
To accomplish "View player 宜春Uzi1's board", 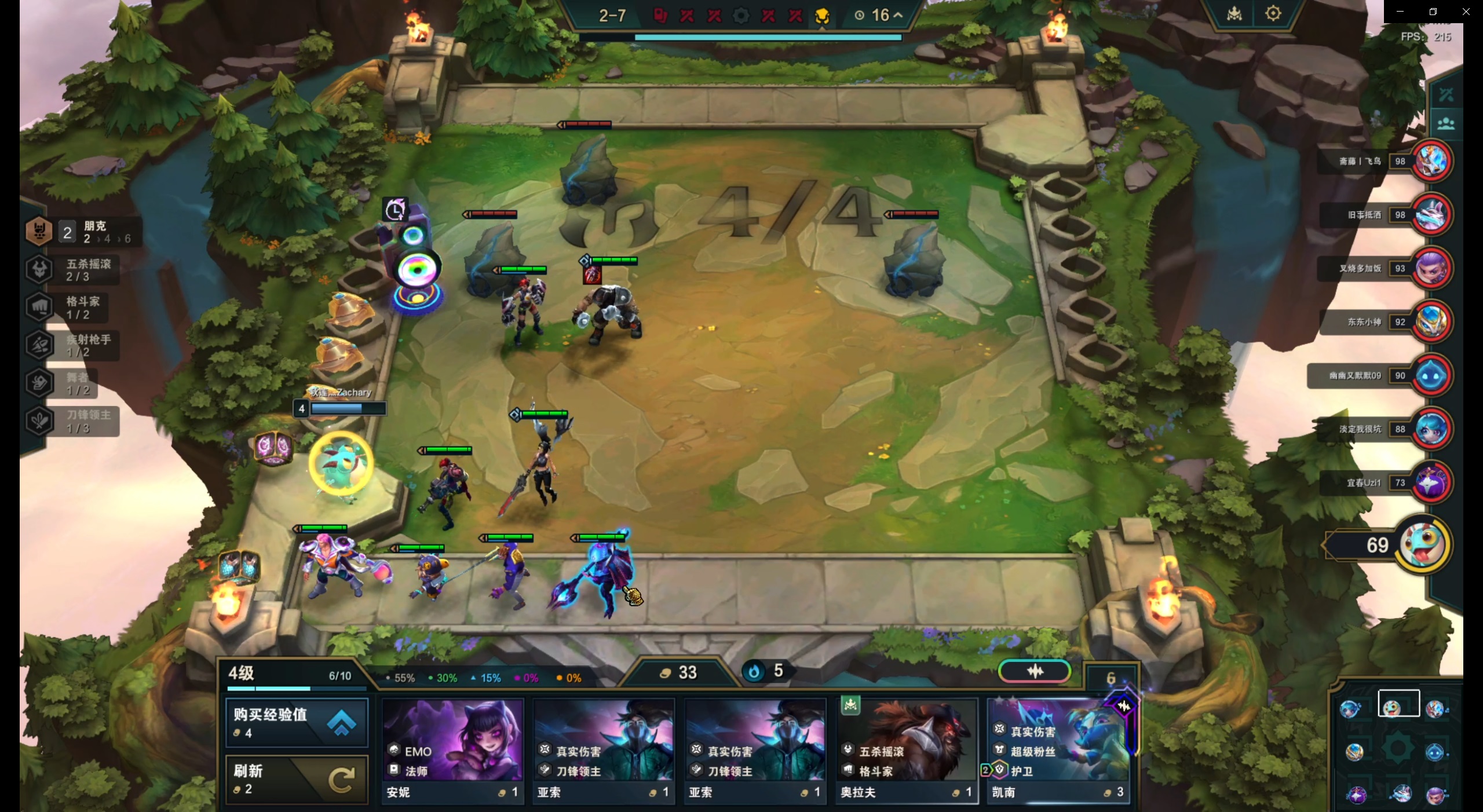I will 1431,482.
